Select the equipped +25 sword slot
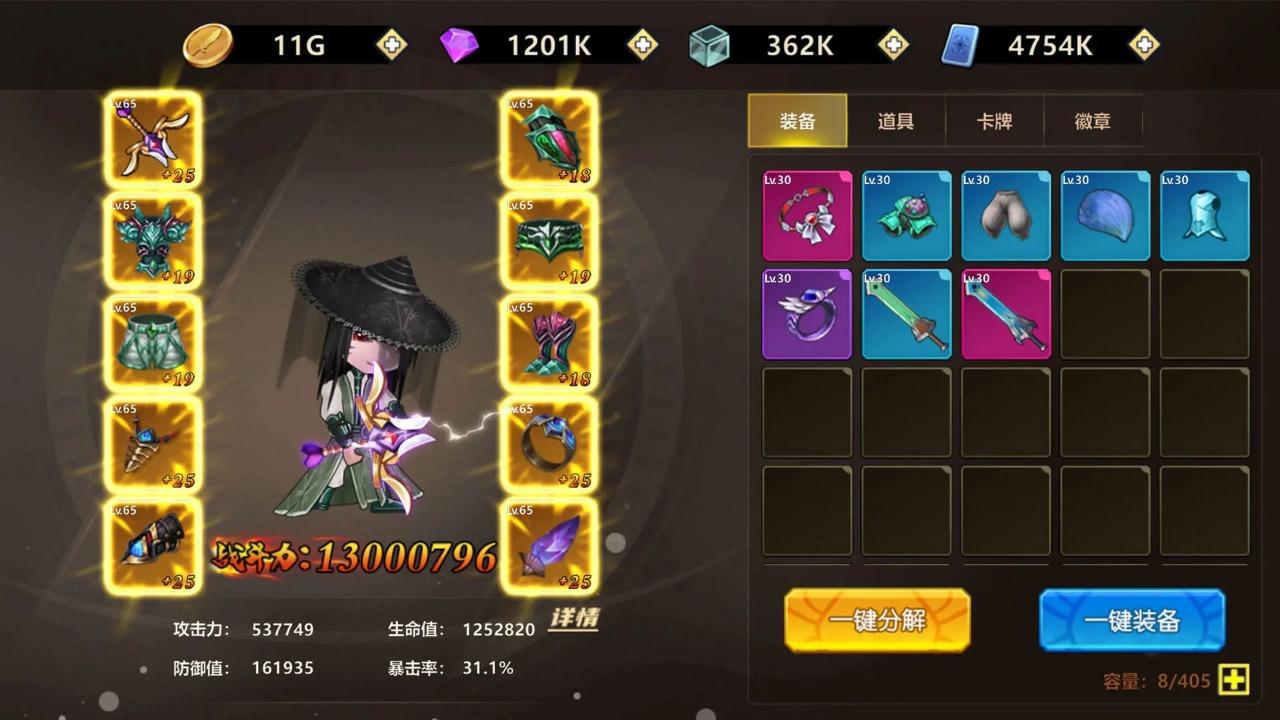1280x720 pixels. pos(152,140)
